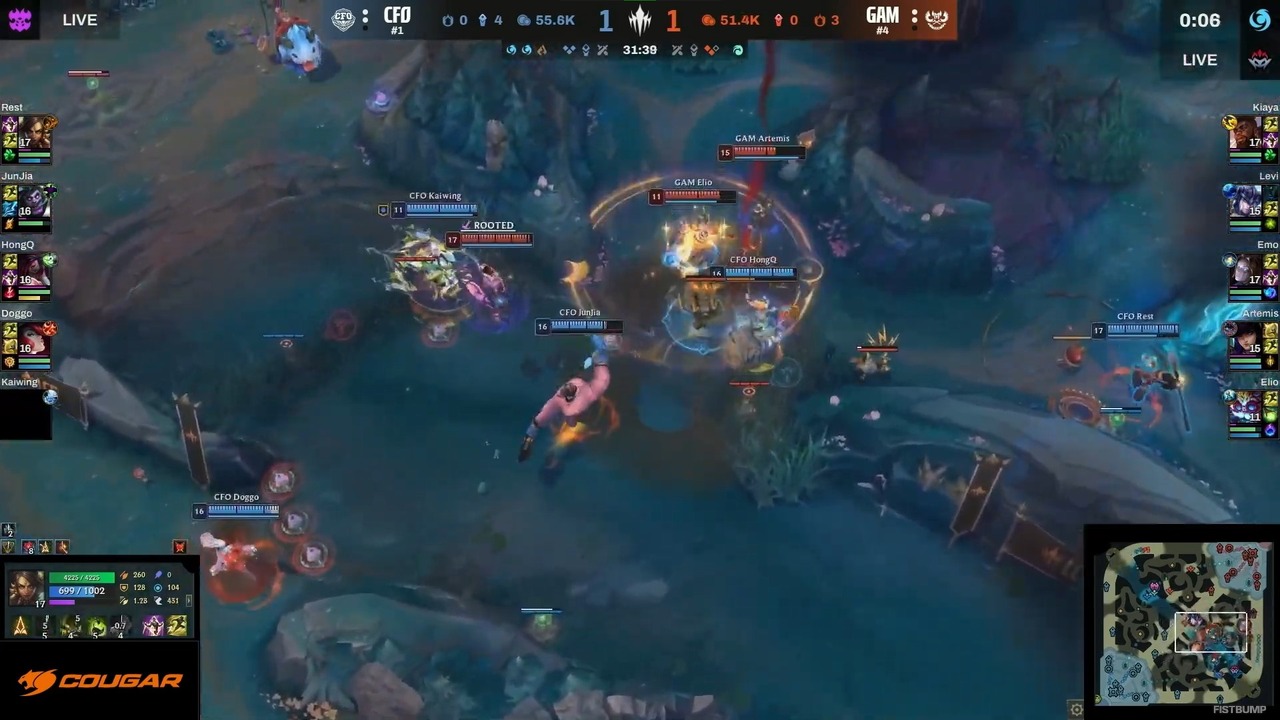Click the CFO team logo in scoreboard
Screen dimensions: 1280x720
click(x=344, y=18)
